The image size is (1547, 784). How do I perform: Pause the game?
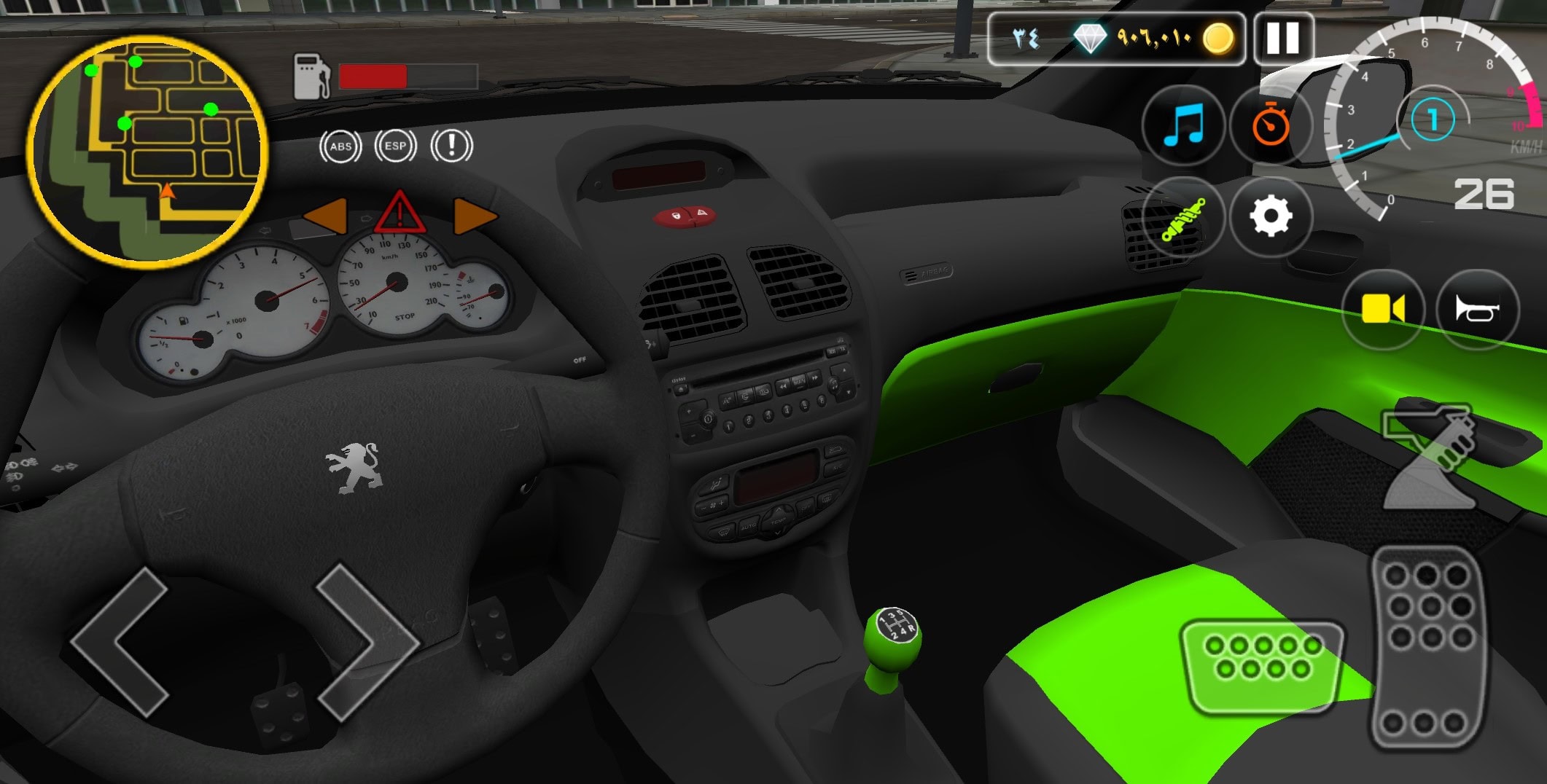coord(1283,38)
